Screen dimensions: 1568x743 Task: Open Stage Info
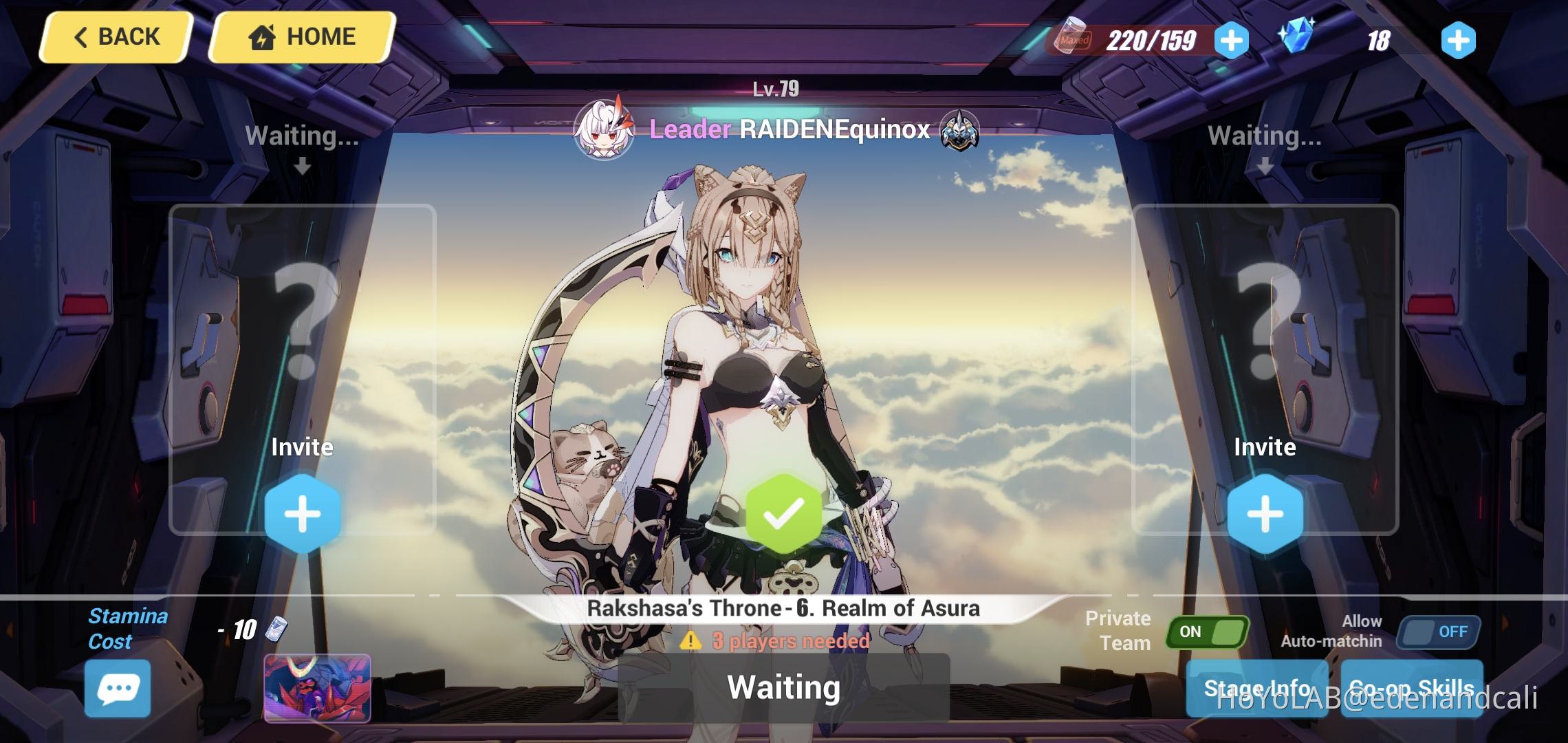1257,687
